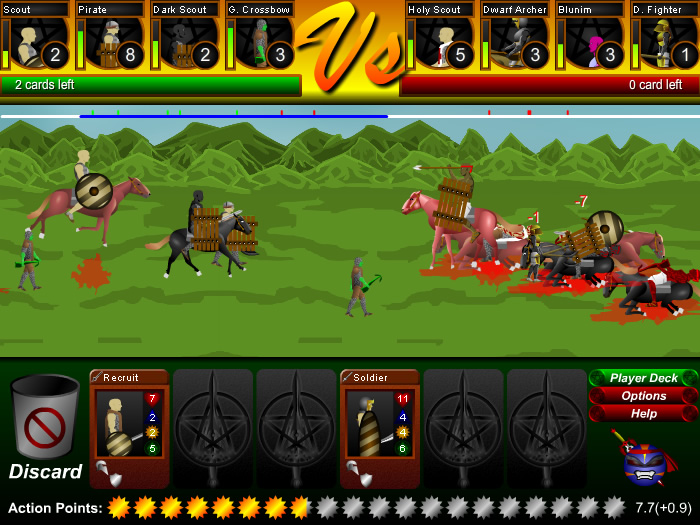This screenshot has width=700, height=525.
Task: Show the Help screen
Action: coord(643,413)
